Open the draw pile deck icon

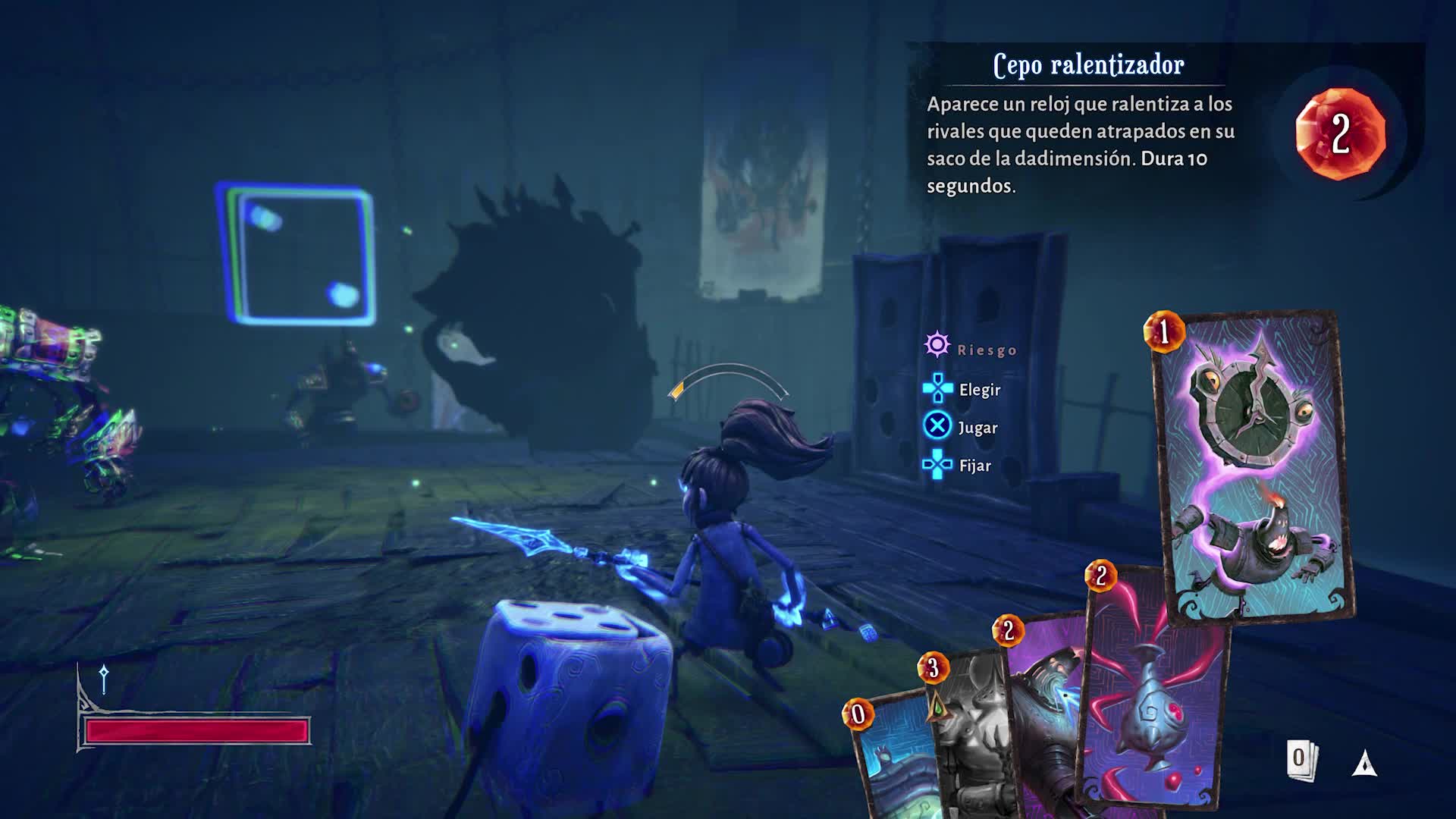[x=1301, y=759]
